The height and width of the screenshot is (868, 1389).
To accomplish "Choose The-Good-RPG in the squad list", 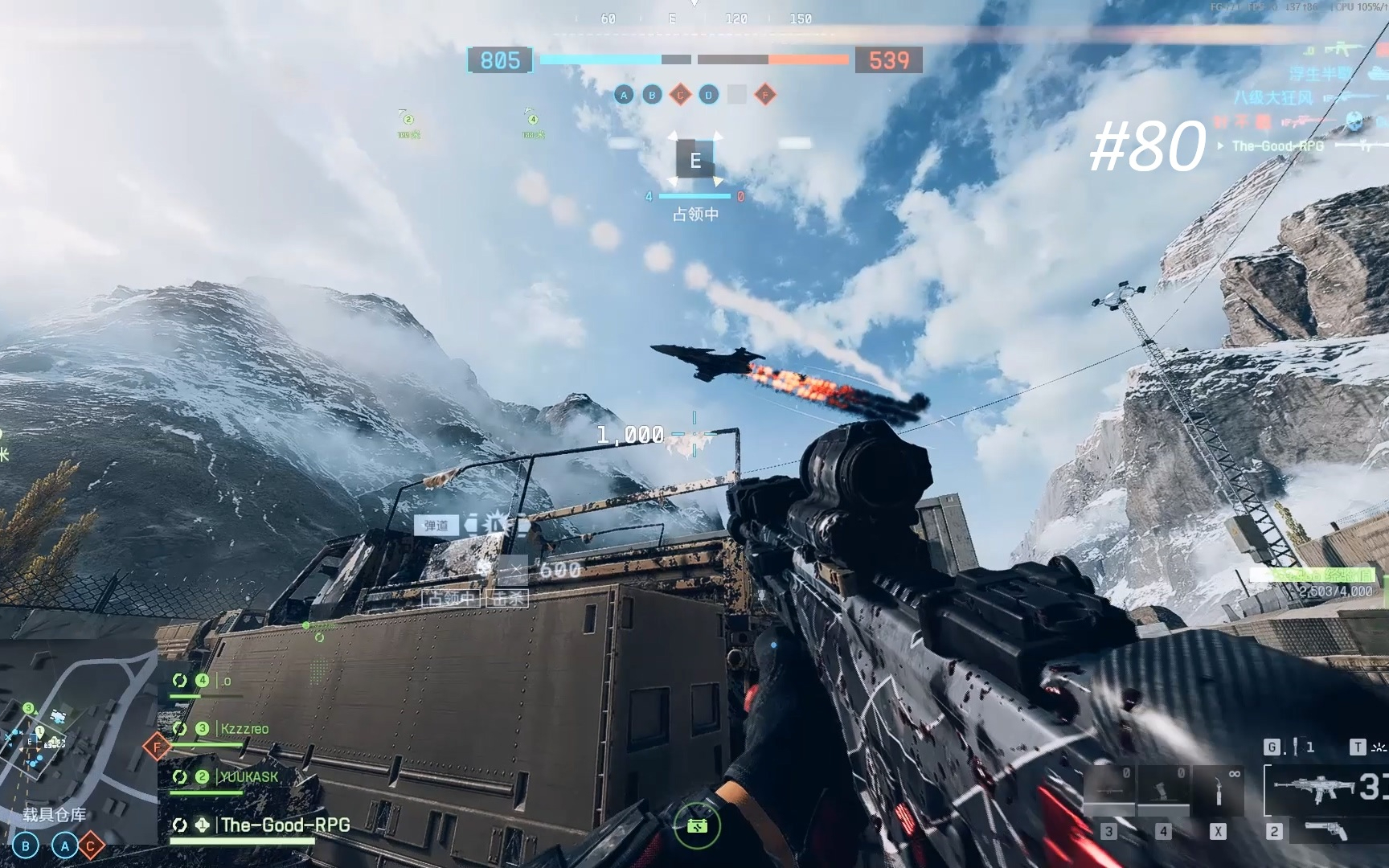I will click(285, 825).
